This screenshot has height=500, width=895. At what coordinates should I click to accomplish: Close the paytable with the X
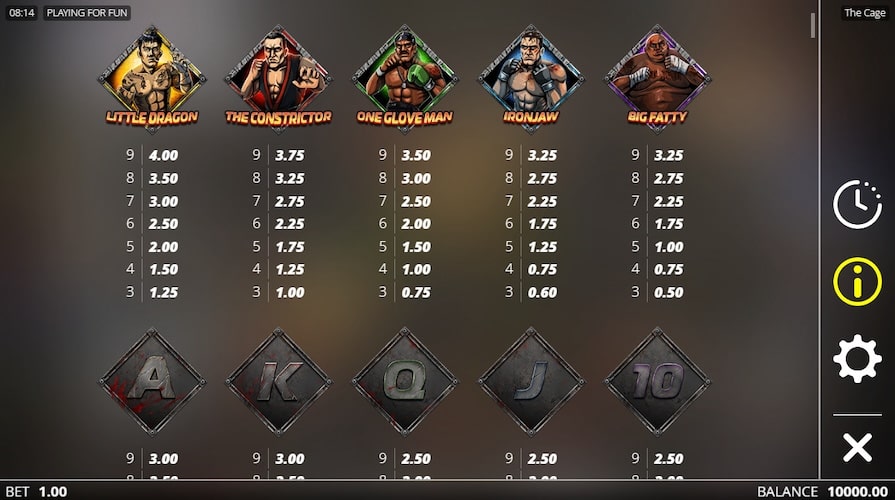(x=857, y=447)
